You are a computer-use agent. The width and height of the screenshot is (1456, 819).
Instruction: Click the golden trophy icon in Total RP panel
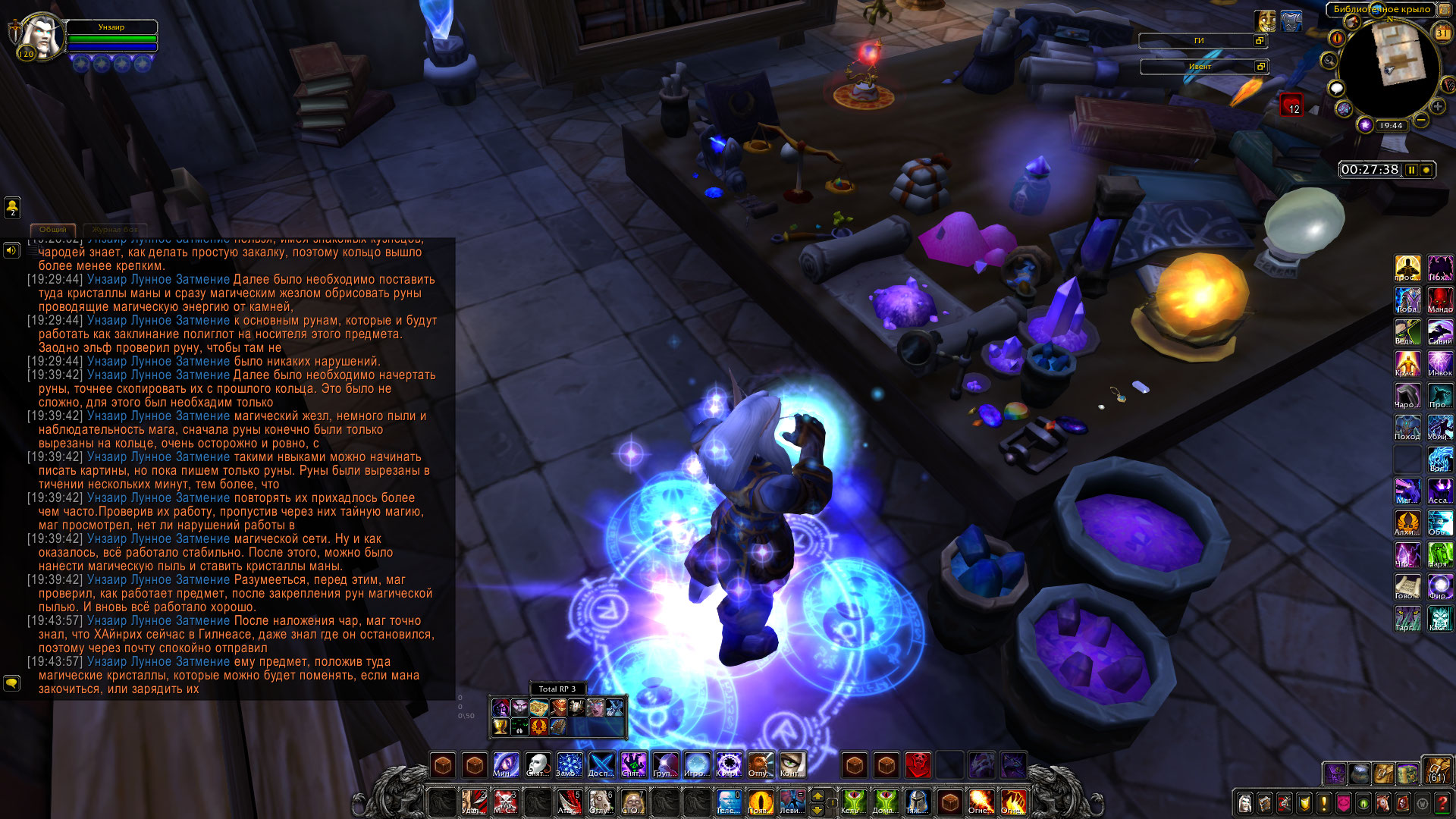pyautogui.click(x=500, y=726)
